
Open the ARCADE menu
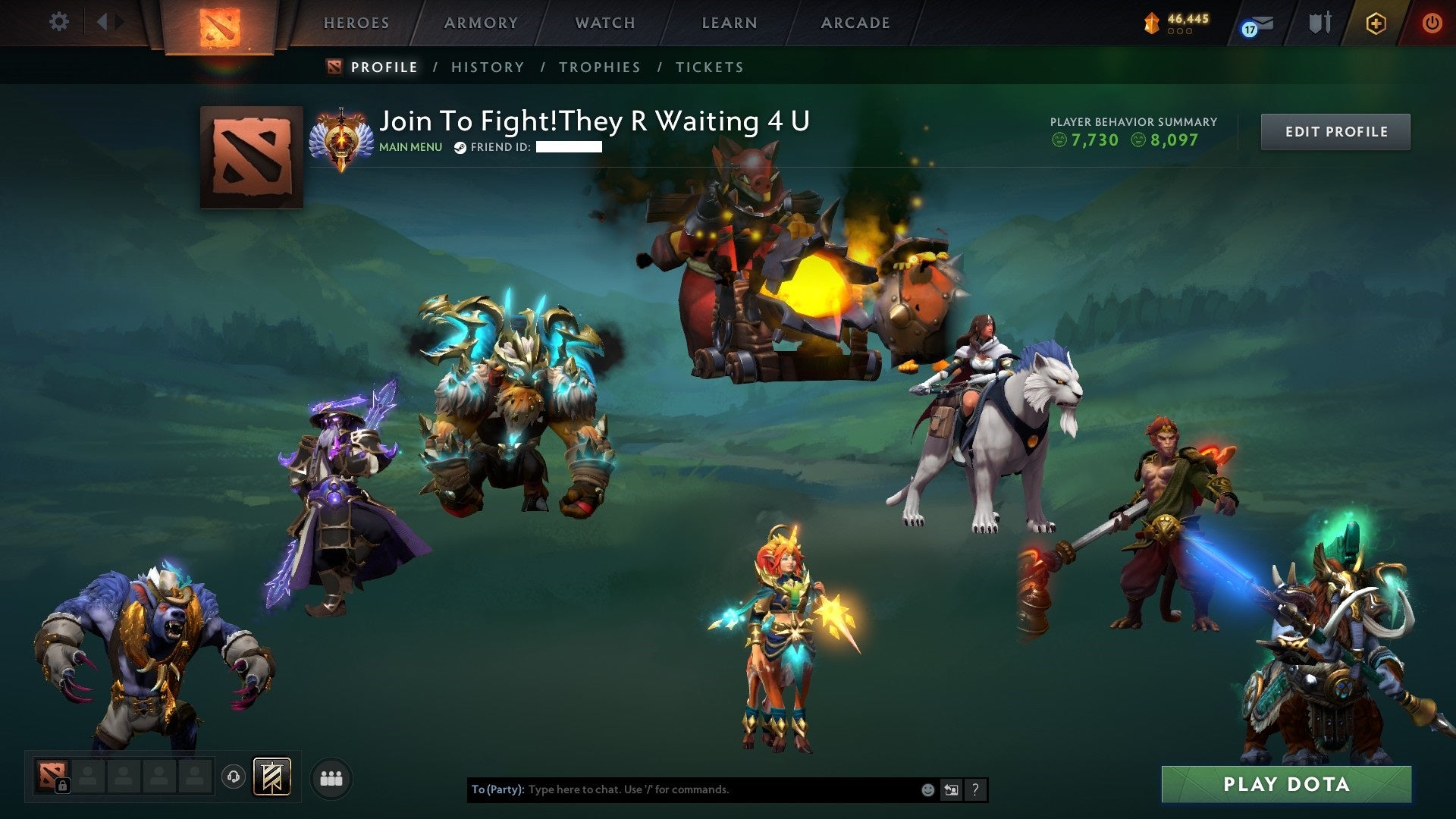(855, 23)
